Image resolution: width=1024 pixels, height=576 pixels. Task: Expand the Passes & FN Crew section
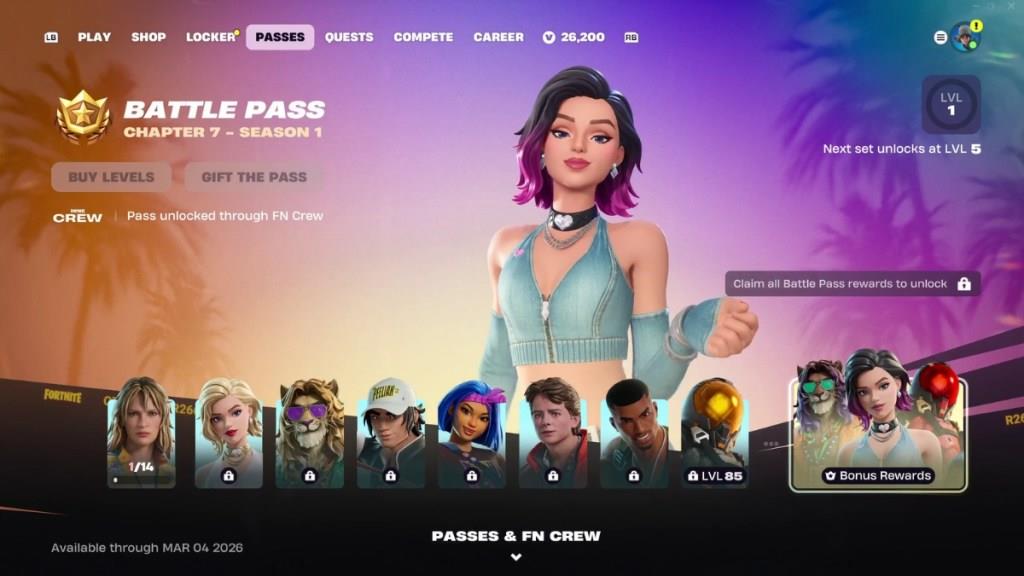click(x=516, y=543)
